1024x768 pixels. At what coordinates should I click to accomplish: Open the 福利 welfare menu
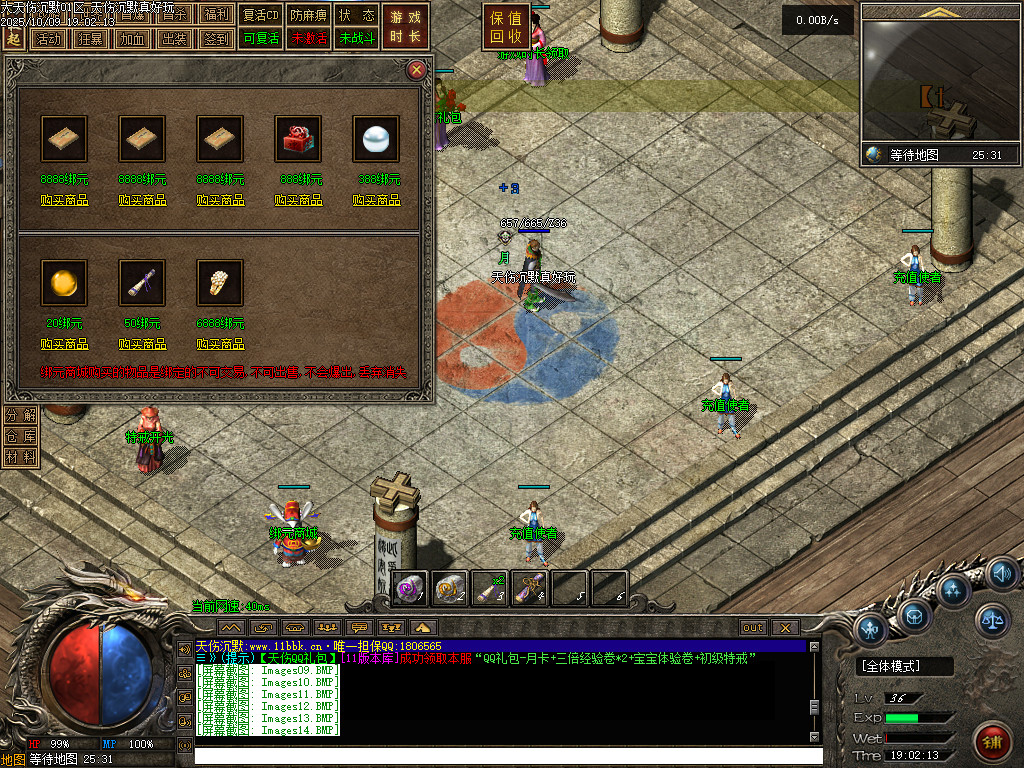215,15
